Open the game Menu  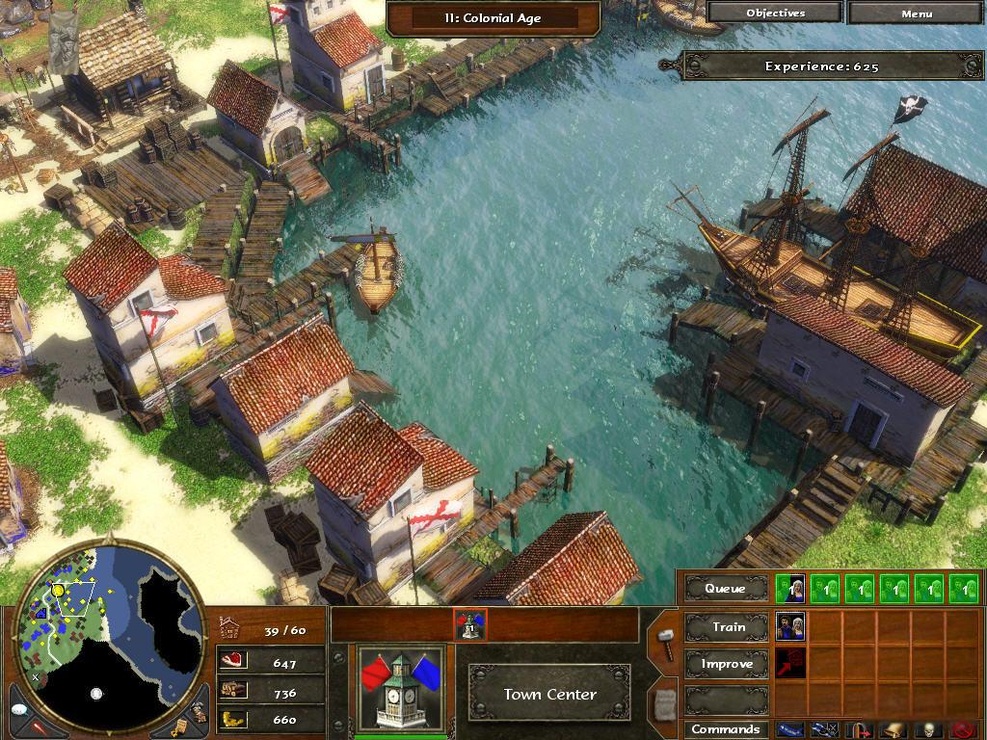tap(916, 13)
